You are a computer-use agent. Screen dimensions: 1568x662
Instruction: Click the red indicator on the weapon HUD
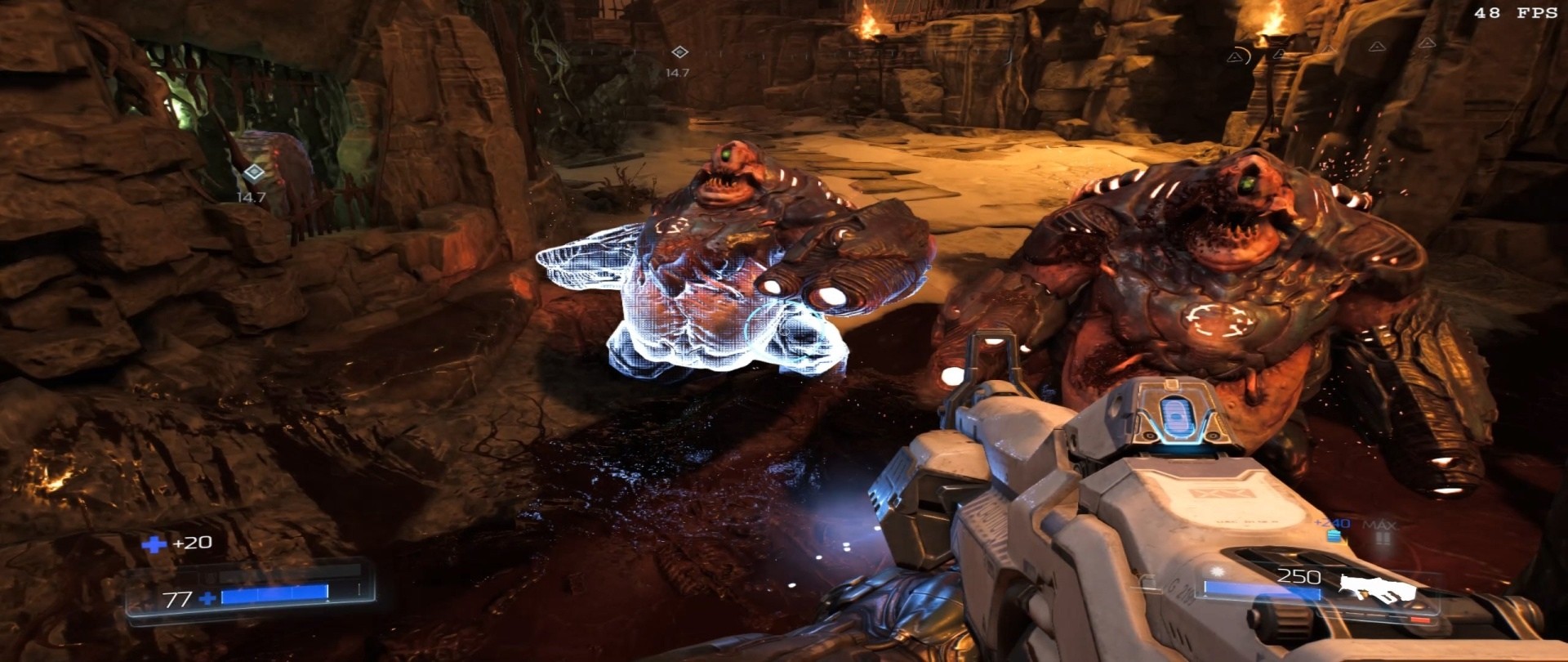(x=1419, y=620)
